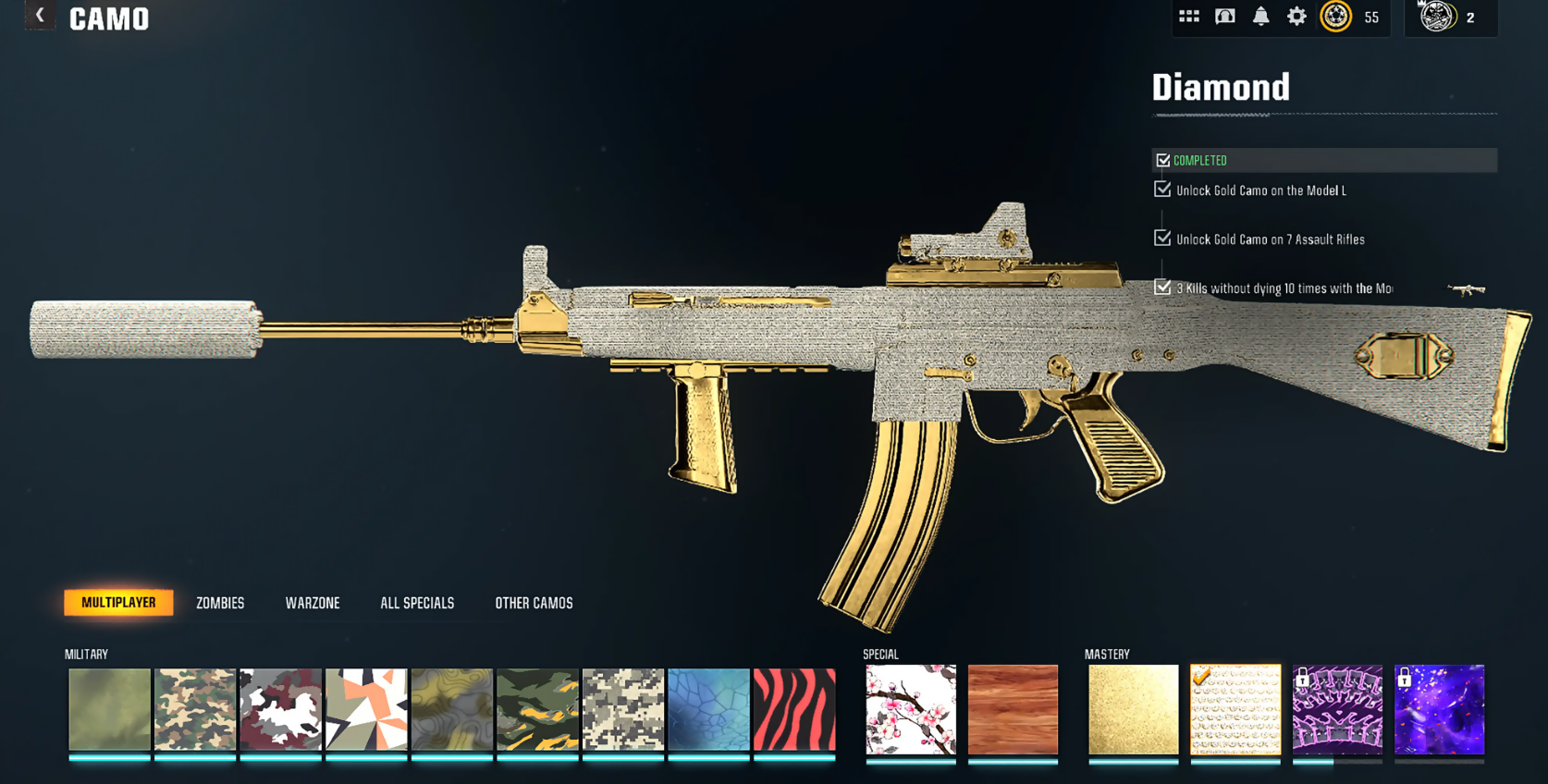
Task: Show the All Specials tab
Action: tap(417, 603)
